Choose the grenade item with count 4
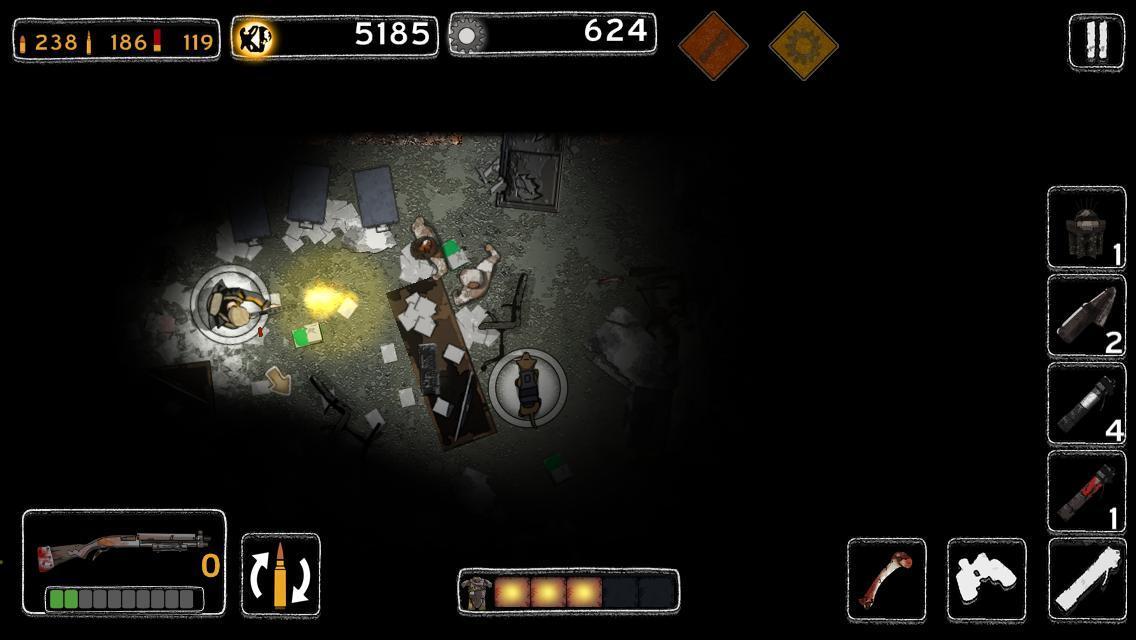This screenshot has height=640, width=1136. point(1086,403)
